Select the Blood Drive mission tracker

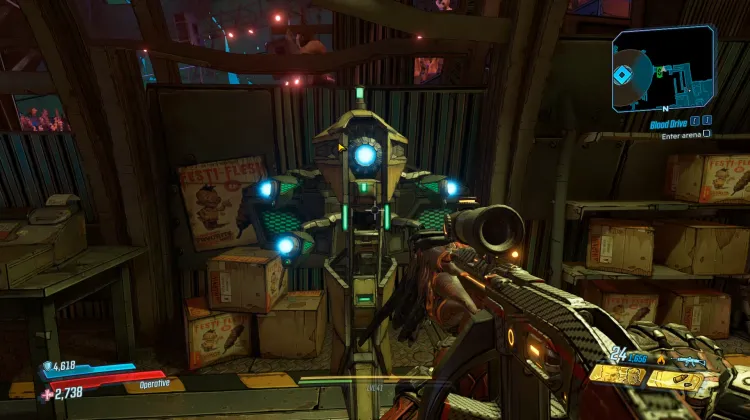[669, 124]
